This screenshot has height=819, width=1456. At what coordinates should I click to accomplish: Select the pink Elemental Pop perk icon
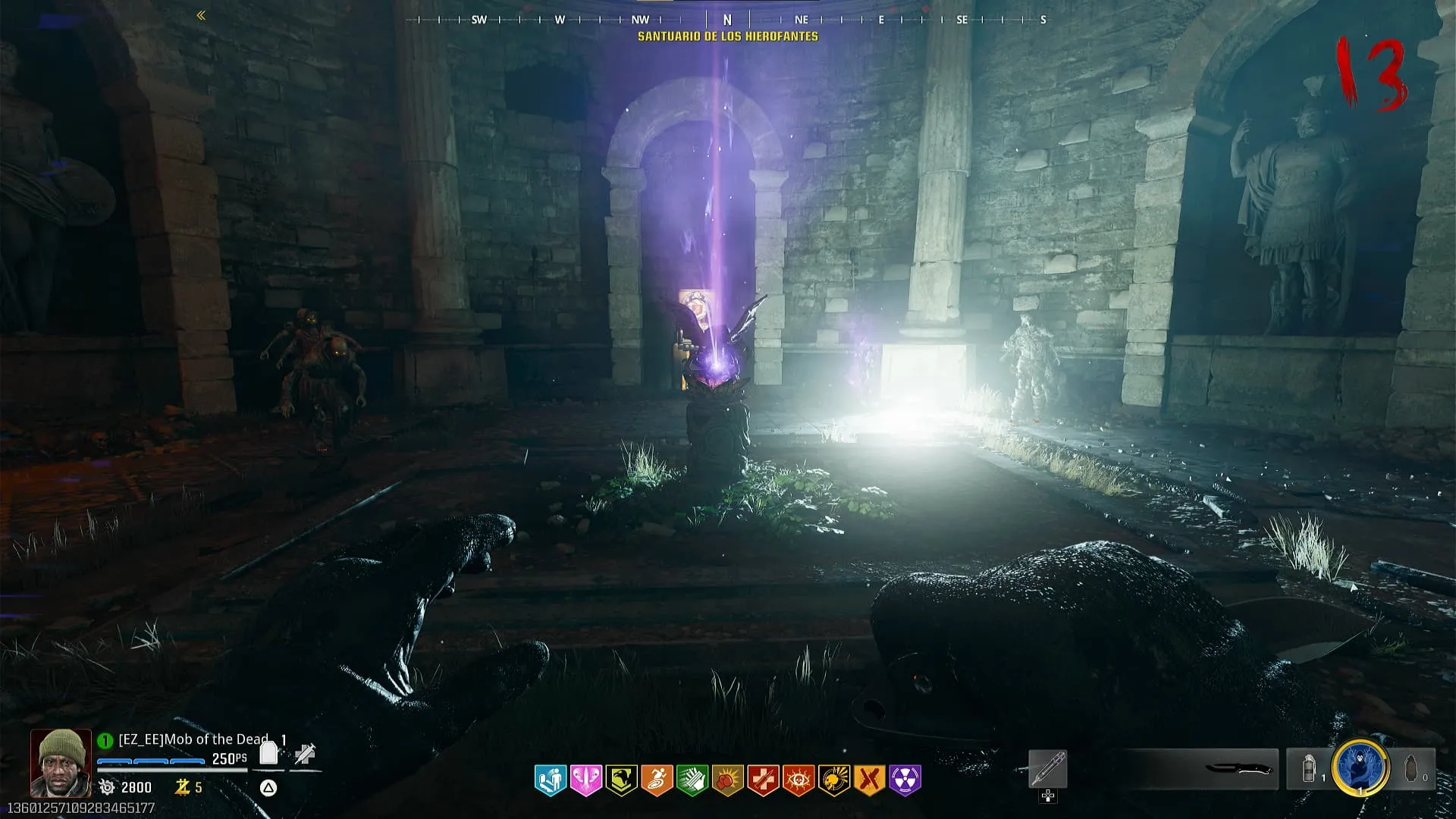point(586,780)
